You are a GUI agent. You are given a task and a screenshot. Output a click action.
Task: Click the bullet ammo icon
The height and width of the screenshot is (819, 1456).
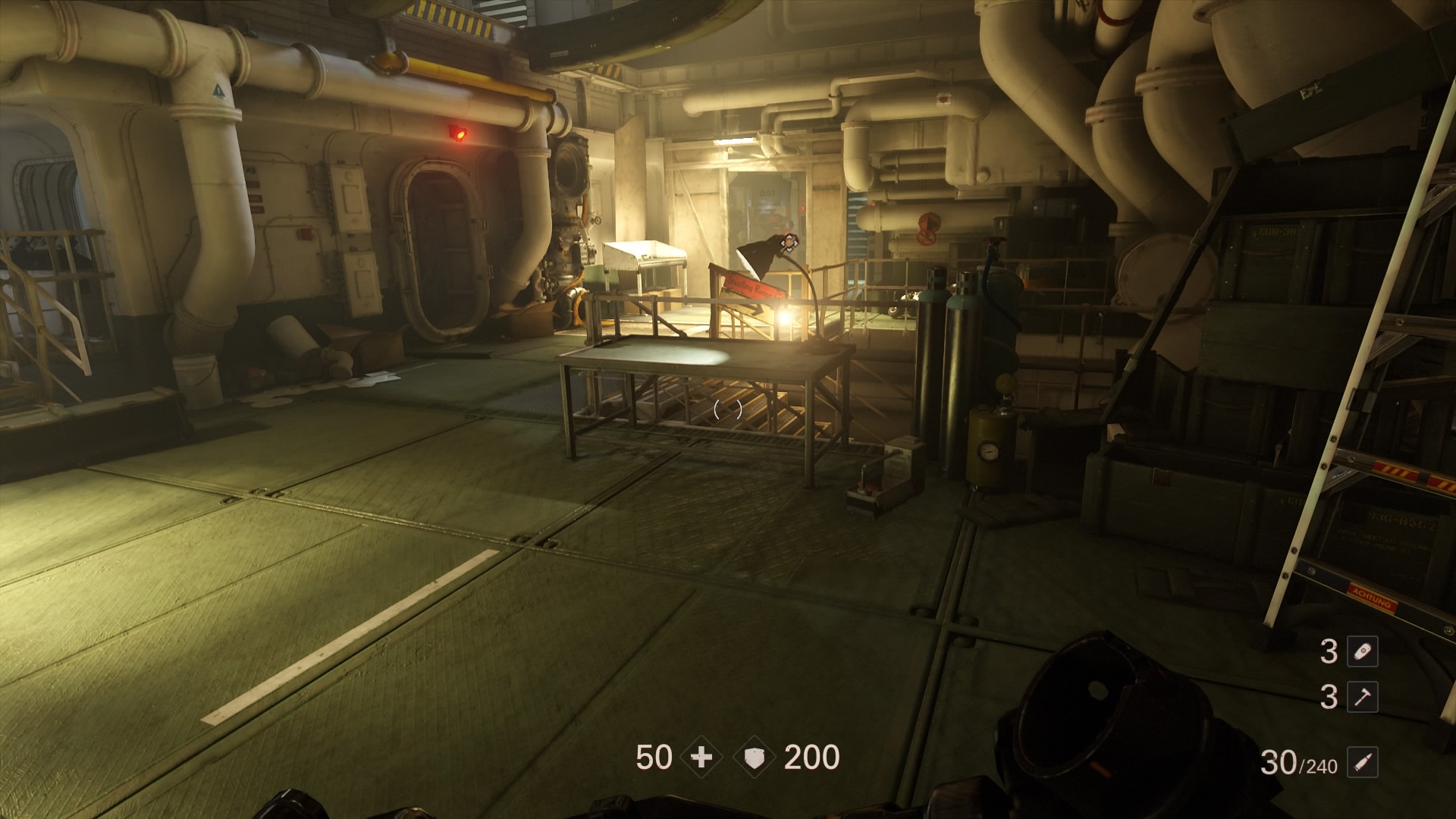(x=1362, y=763)
